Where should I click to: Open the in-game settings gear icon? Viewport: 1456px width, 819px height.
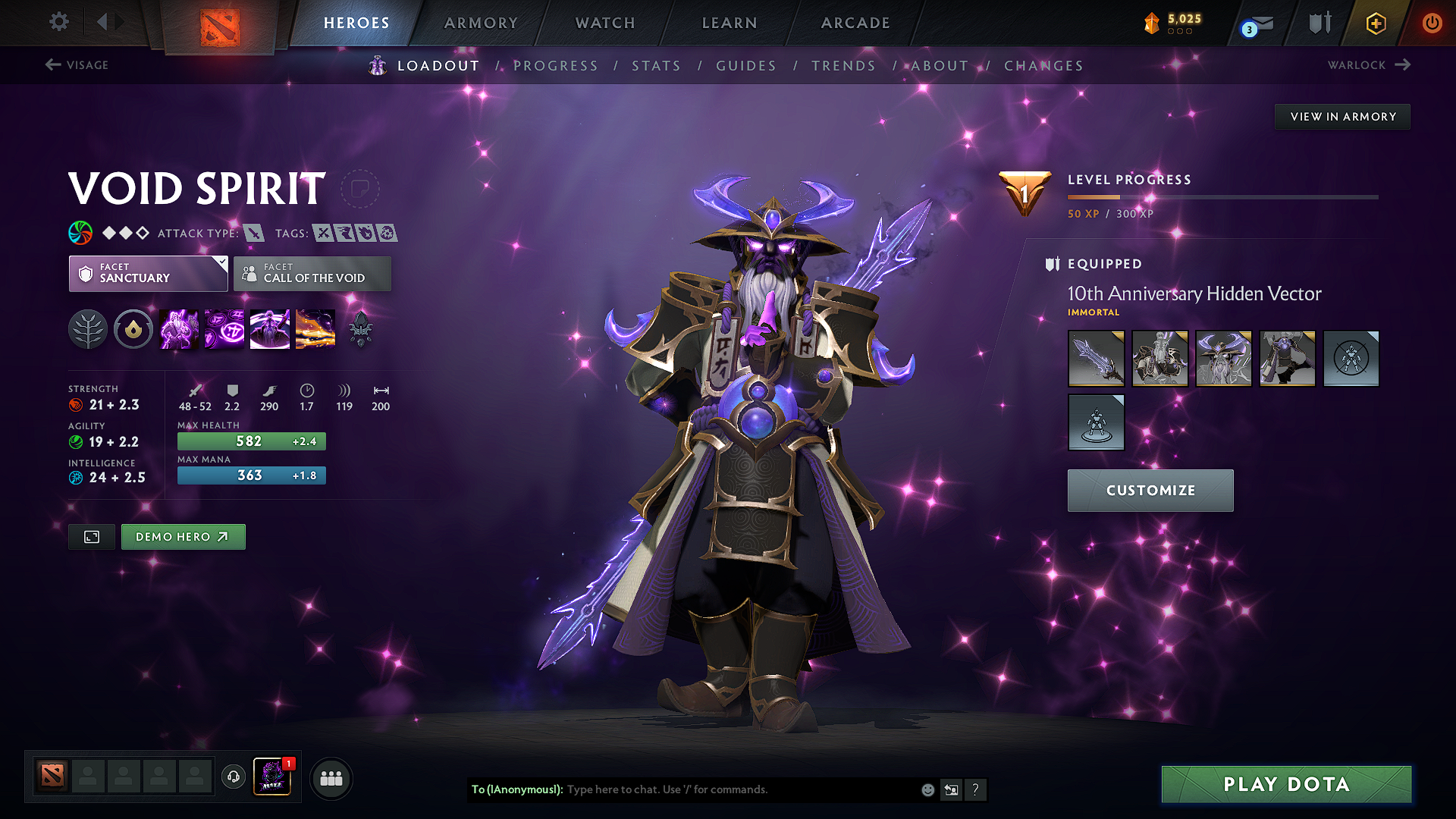point(58,22)
